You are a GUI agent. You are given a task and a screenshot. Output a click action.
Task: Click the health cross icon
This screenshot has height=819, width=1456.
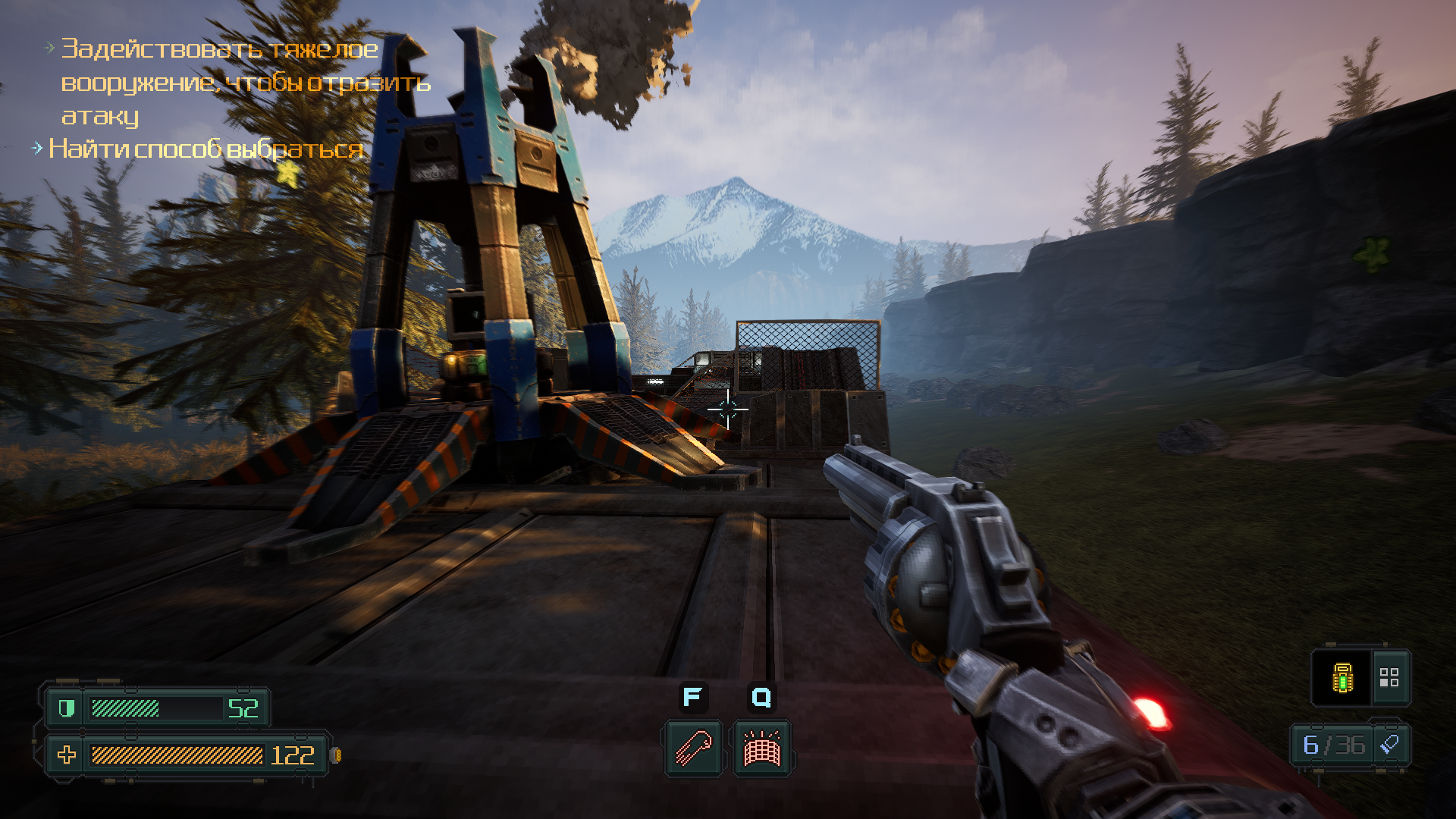click(x=67, y=755)
